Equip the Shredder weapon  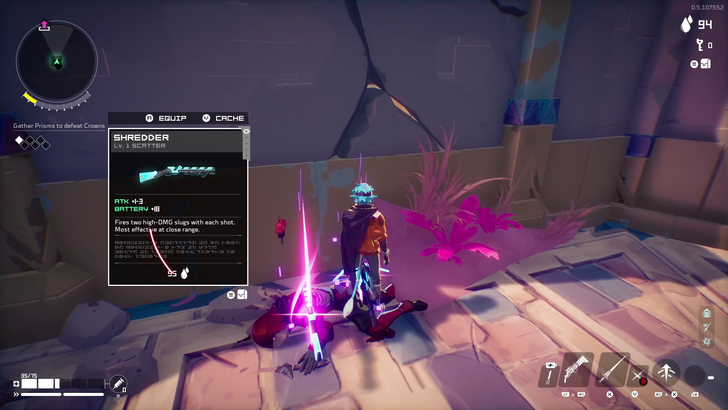click(x=167, y=118)
